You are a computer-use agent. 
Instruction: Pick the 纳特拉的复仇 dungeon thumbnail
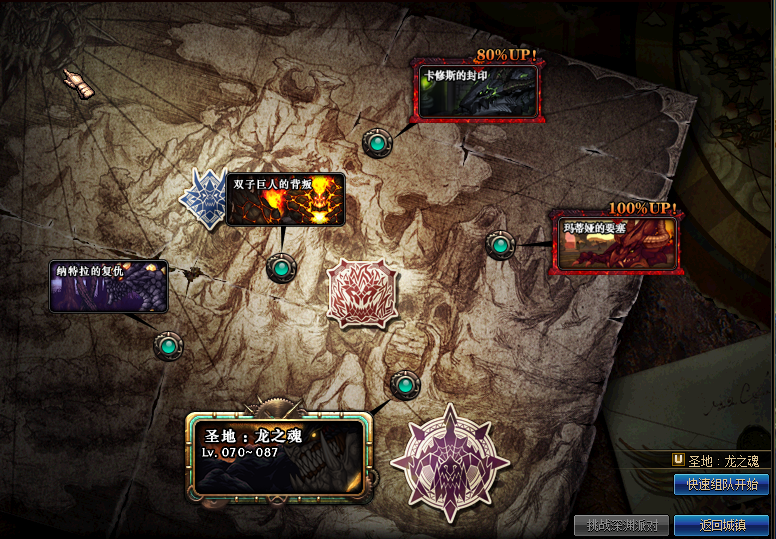(108, 286)
